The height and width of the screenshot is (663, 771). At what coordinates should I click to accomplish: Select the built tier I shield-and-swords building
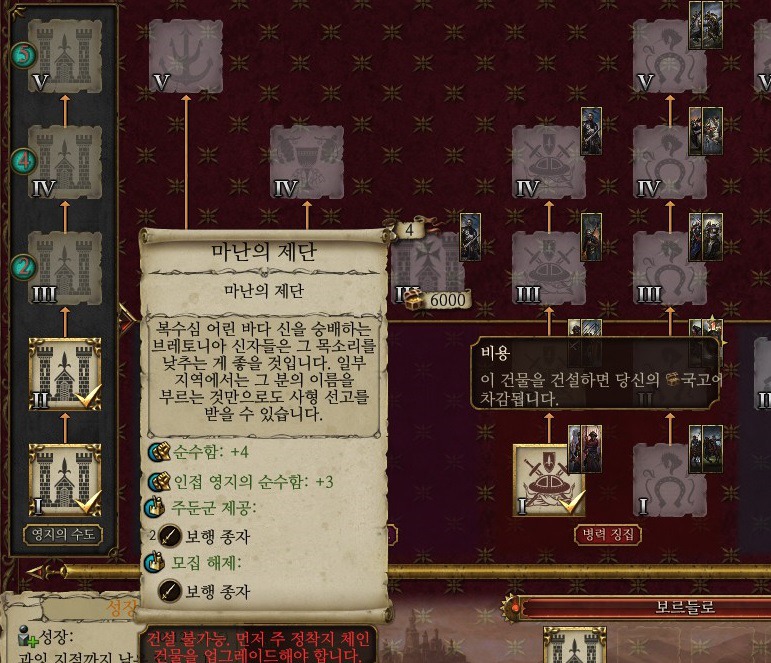point(549,480)
